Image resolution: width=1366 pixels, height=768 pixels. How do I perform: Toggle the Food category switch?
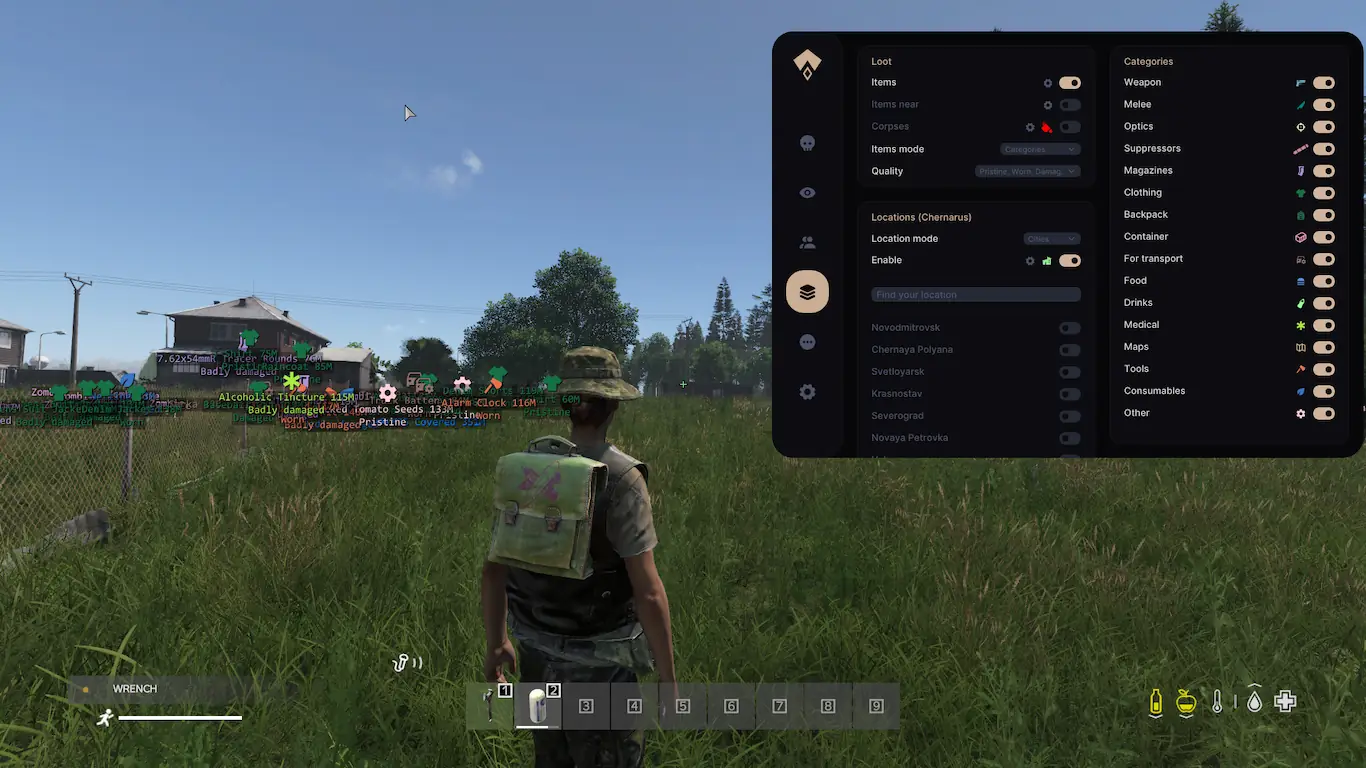[1323, 281]
